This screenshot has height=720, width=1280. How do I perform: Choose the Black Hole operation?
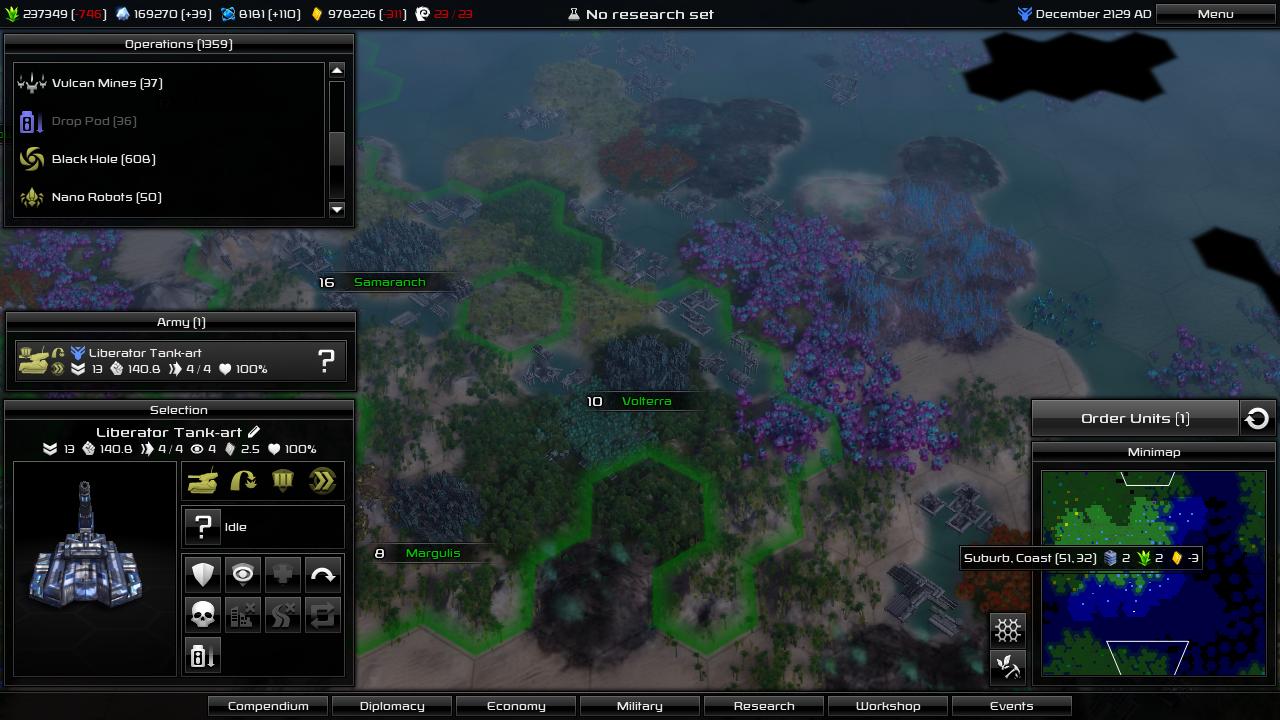[103, 159]
